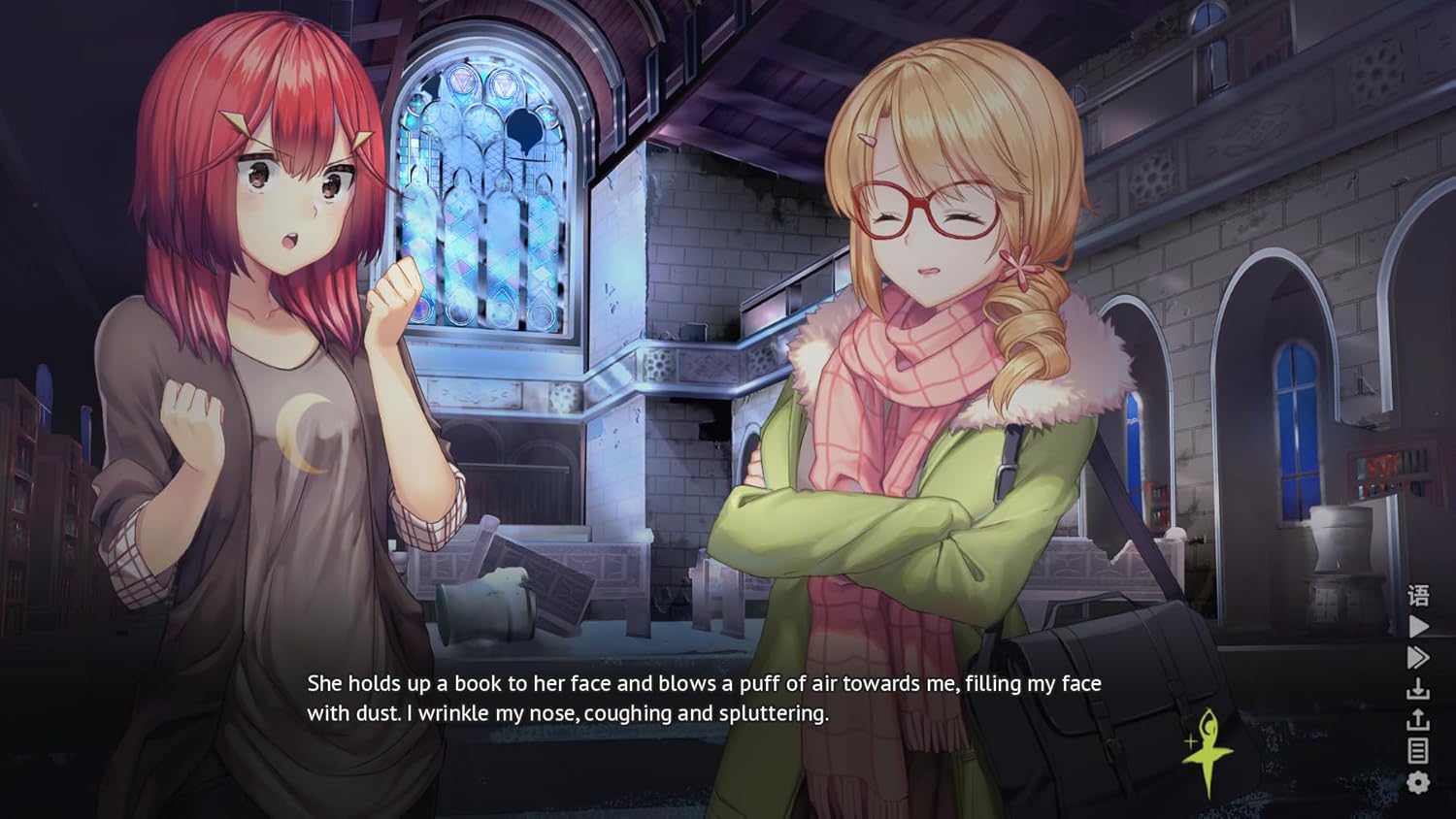Show the dialogue log (lined page icon)
Image resolution: width=1456 pixels, height=819 pixels.
point(1418,750)
